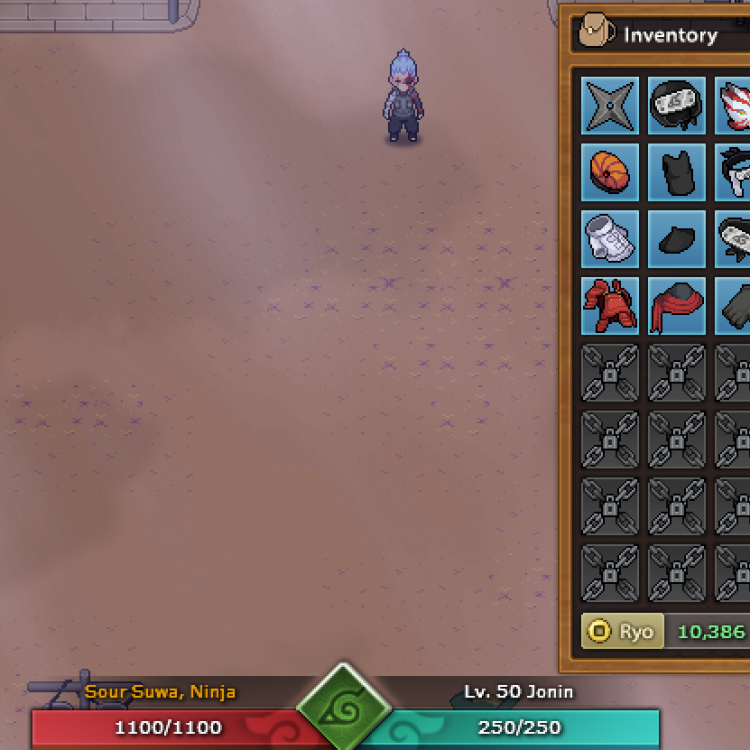Click the Ryo currency button

622,631
